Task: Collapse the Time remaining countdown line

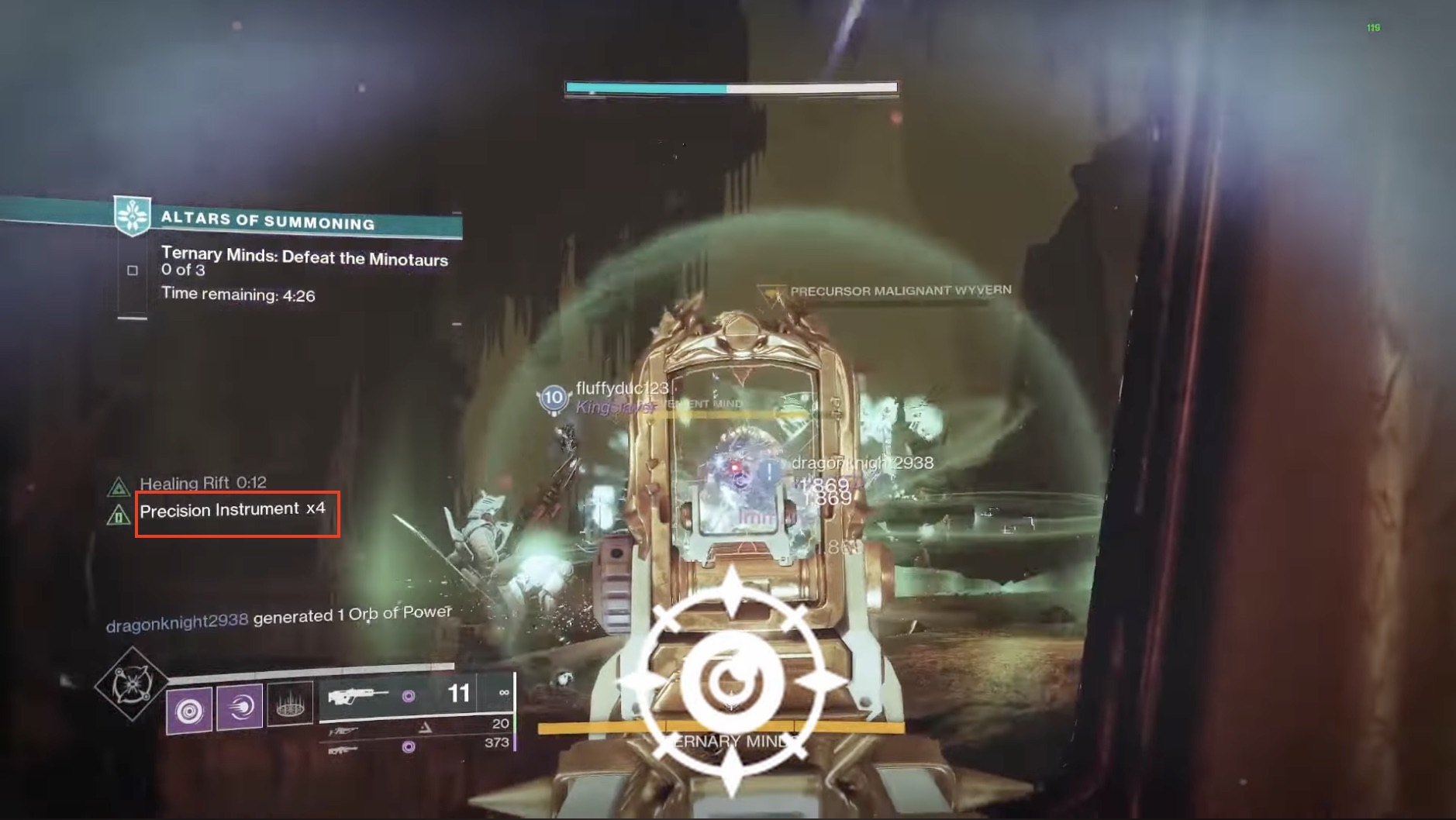Action: tap(237, 294)
